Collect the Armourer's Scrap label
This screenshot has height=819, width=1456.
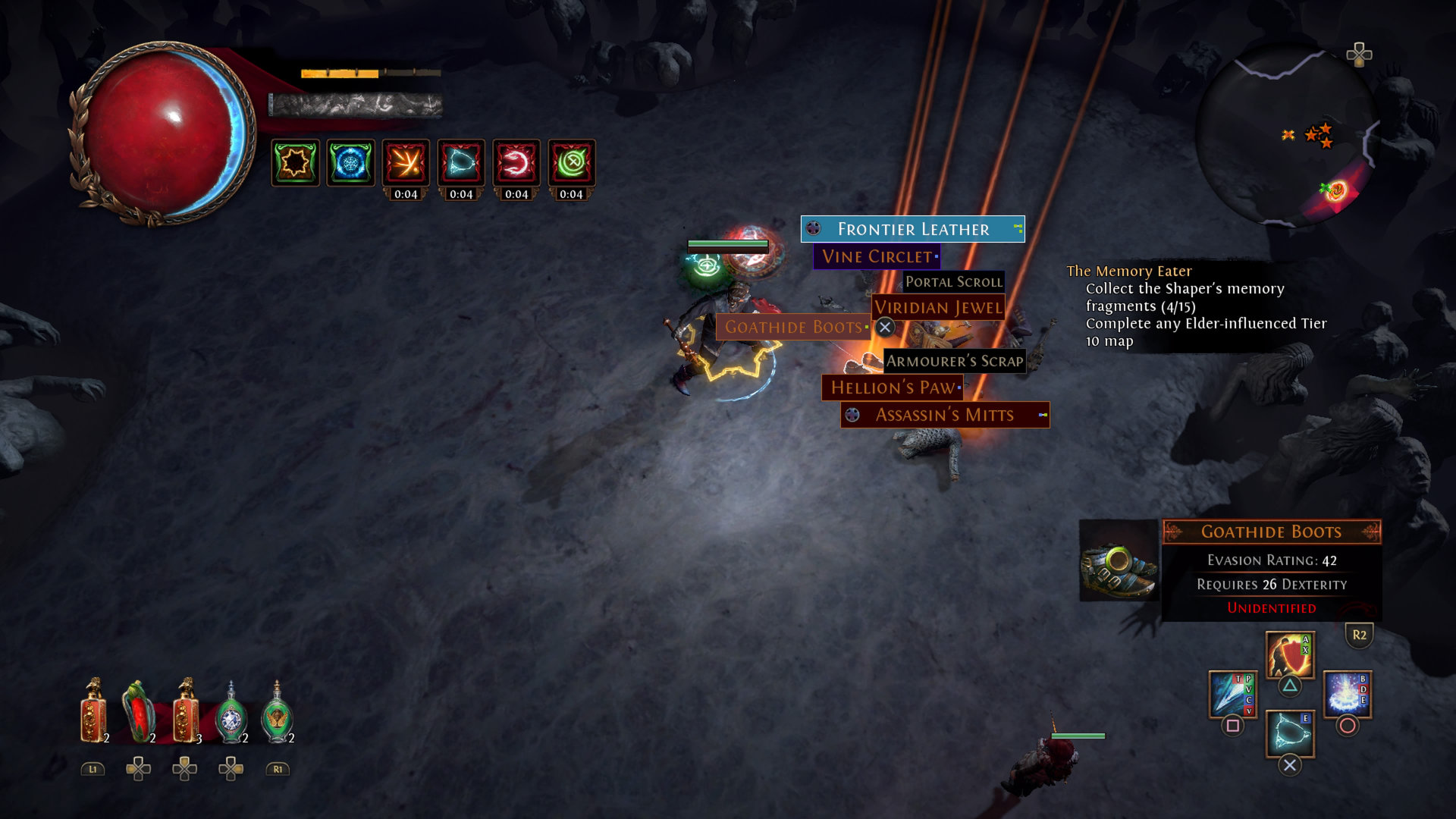955,361
